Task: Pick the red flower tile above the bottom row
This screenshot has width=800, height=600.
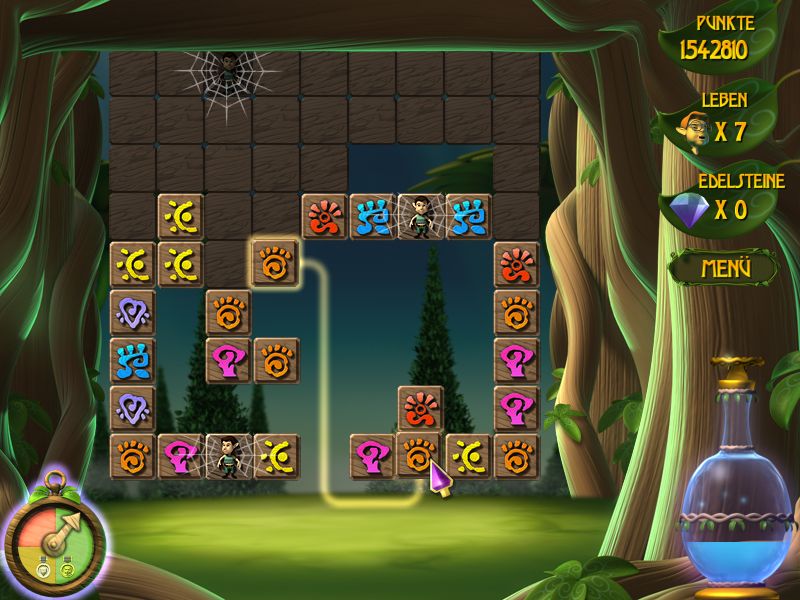Action: (420, 408)
